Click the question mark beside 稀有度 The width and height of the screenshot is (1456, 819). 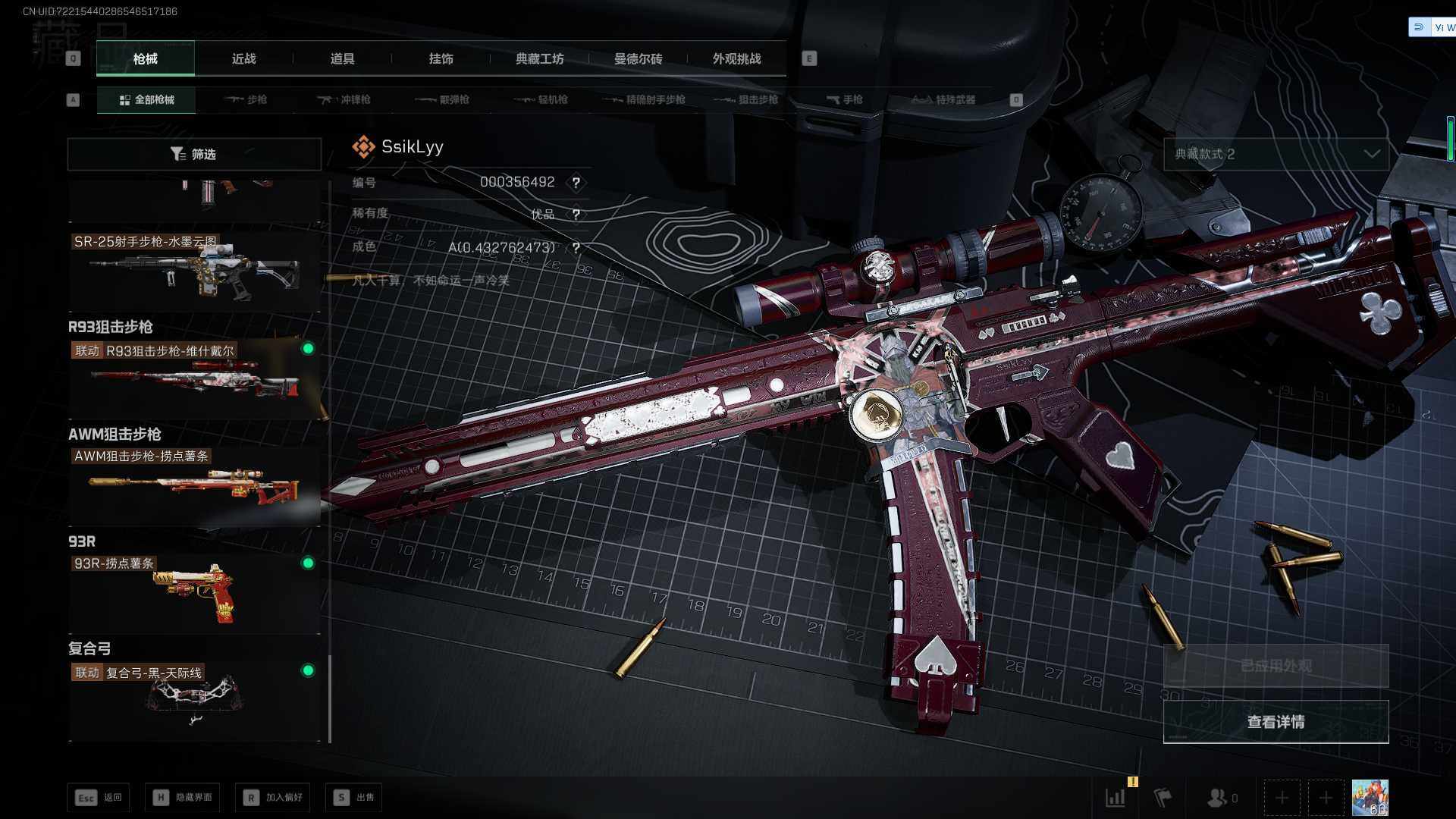[x=576, y=215]
